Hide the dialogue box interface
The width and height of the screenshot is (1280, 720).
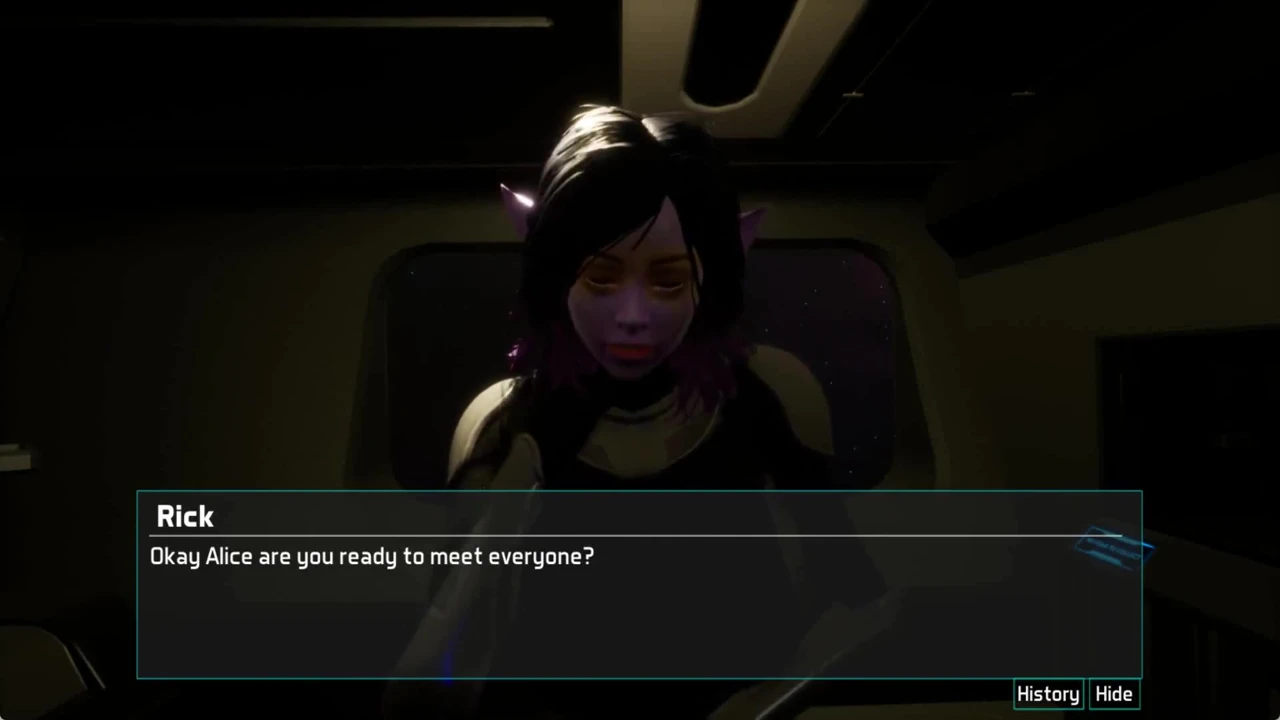1113,693
